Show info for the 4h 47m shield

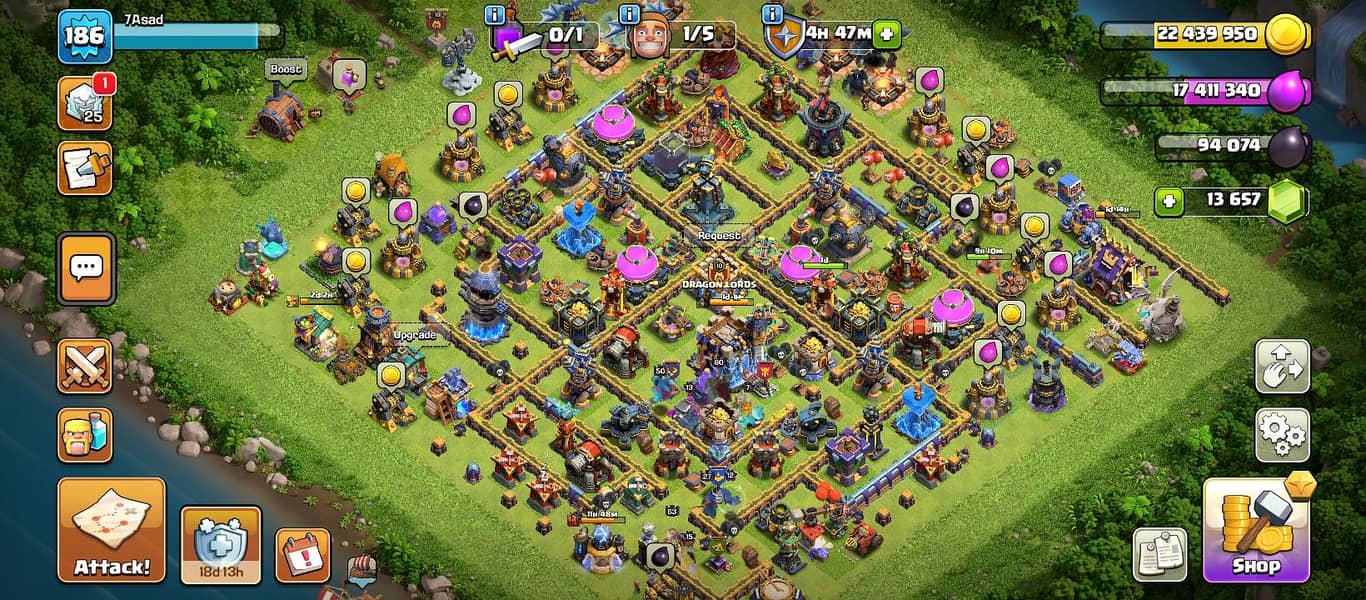[x=772, y=14]
